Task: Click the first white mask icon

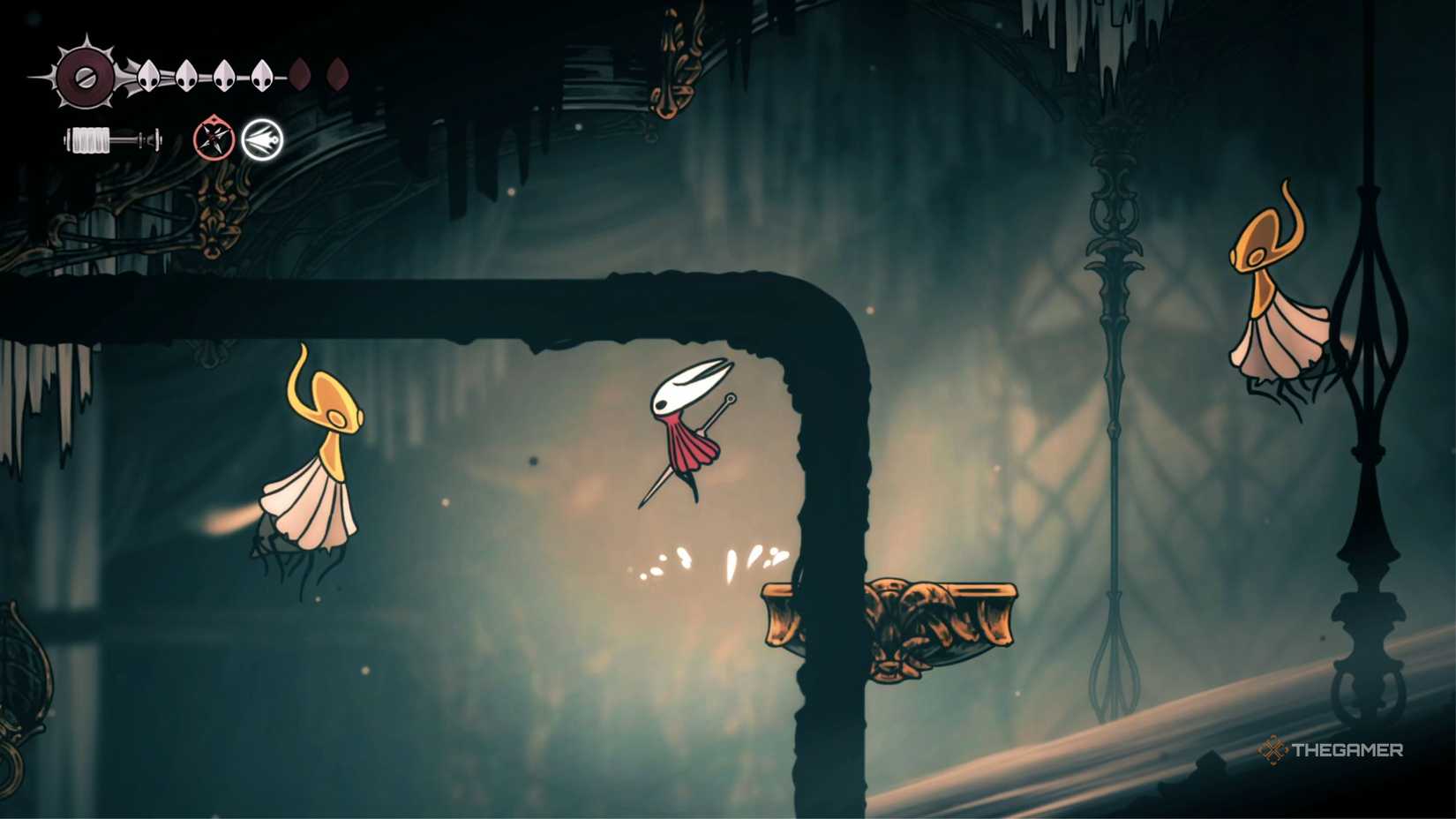Action: pyautogui.click(x=146, y=78)
